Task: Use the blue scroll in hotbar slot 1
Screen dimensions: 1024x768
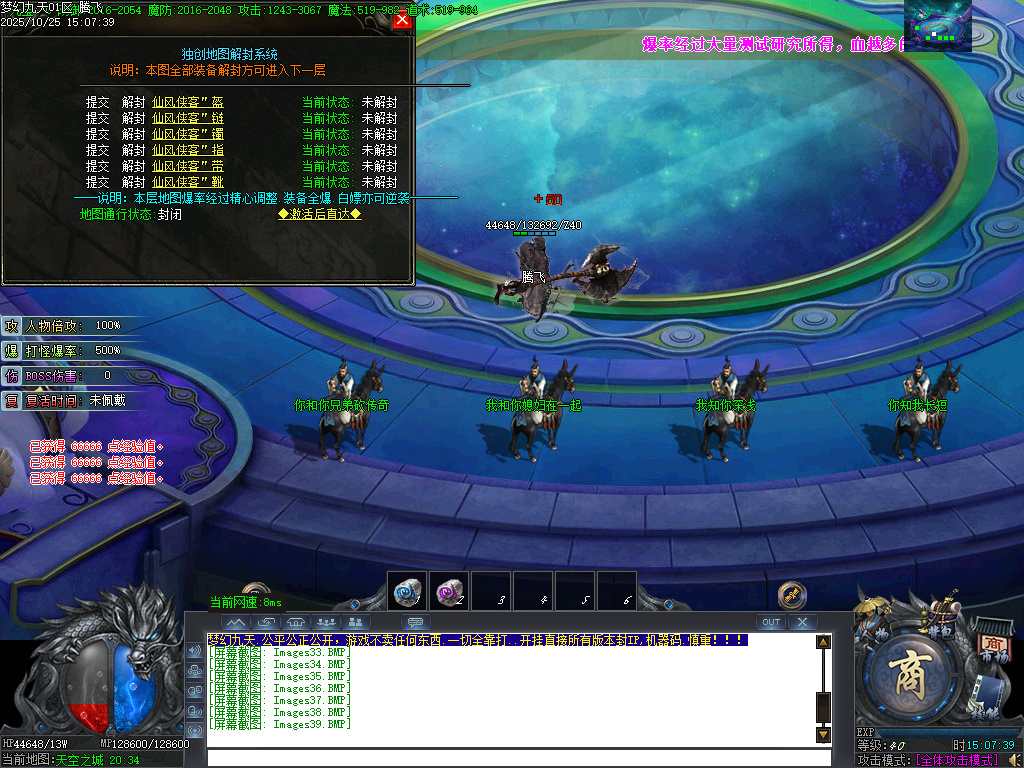Action: (x=407, y=591)
